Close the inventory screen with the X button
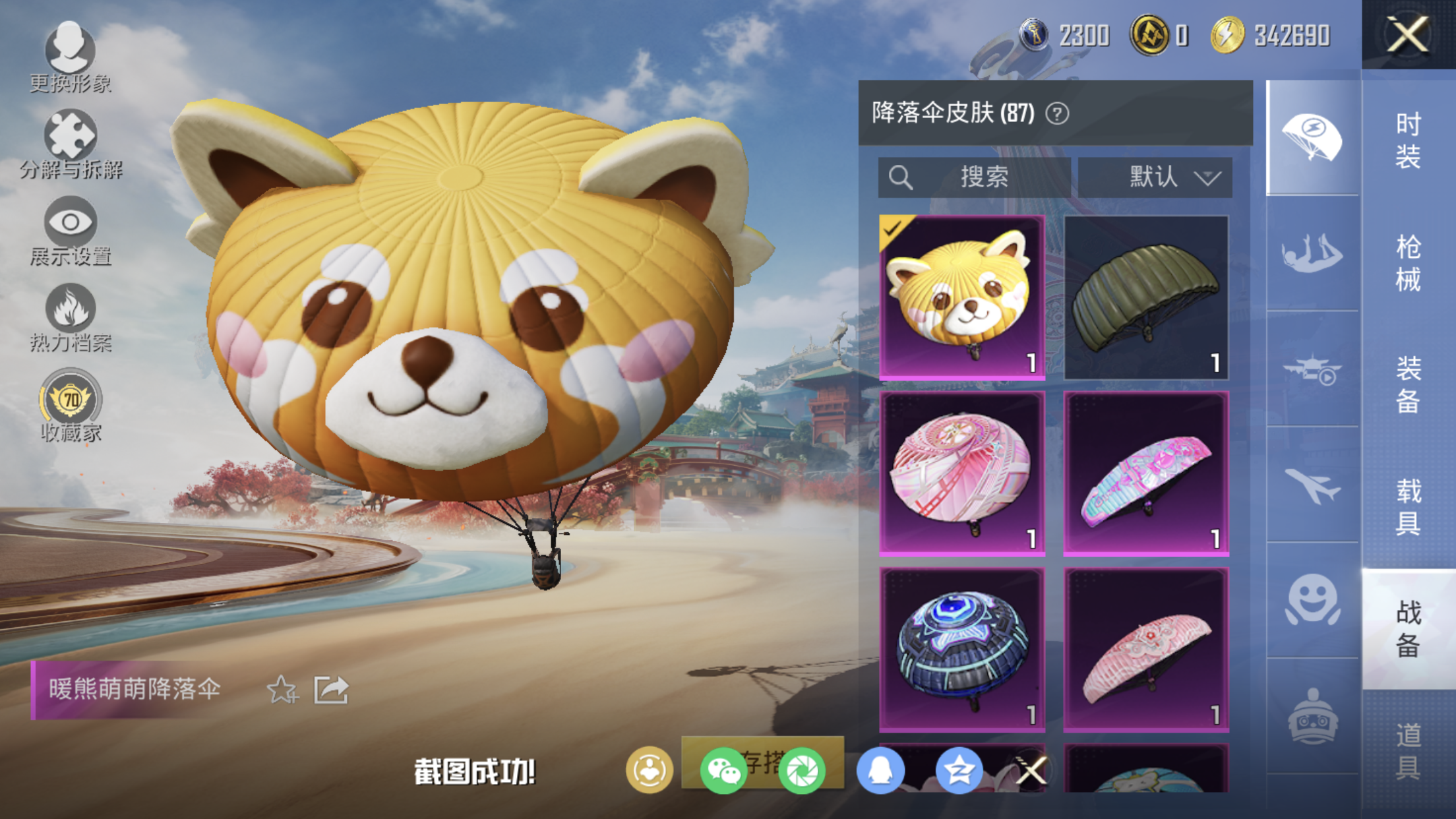The image size is (1456, 819). click(x=1408, y=34)
